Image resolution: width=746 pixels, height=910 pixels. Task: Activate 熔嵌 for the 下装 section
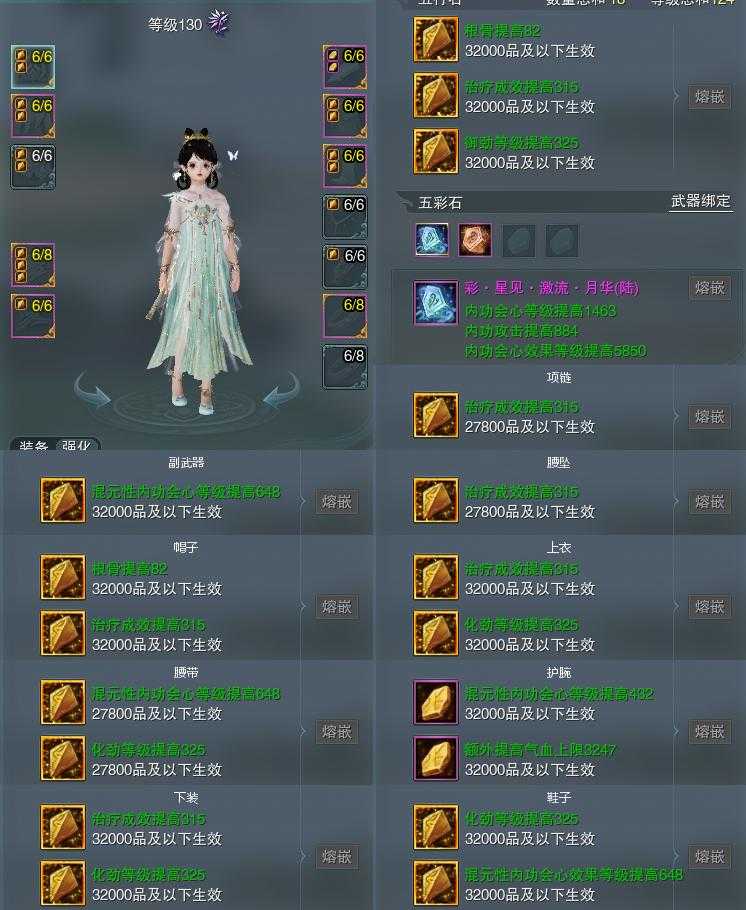click(x=337, y=857)
